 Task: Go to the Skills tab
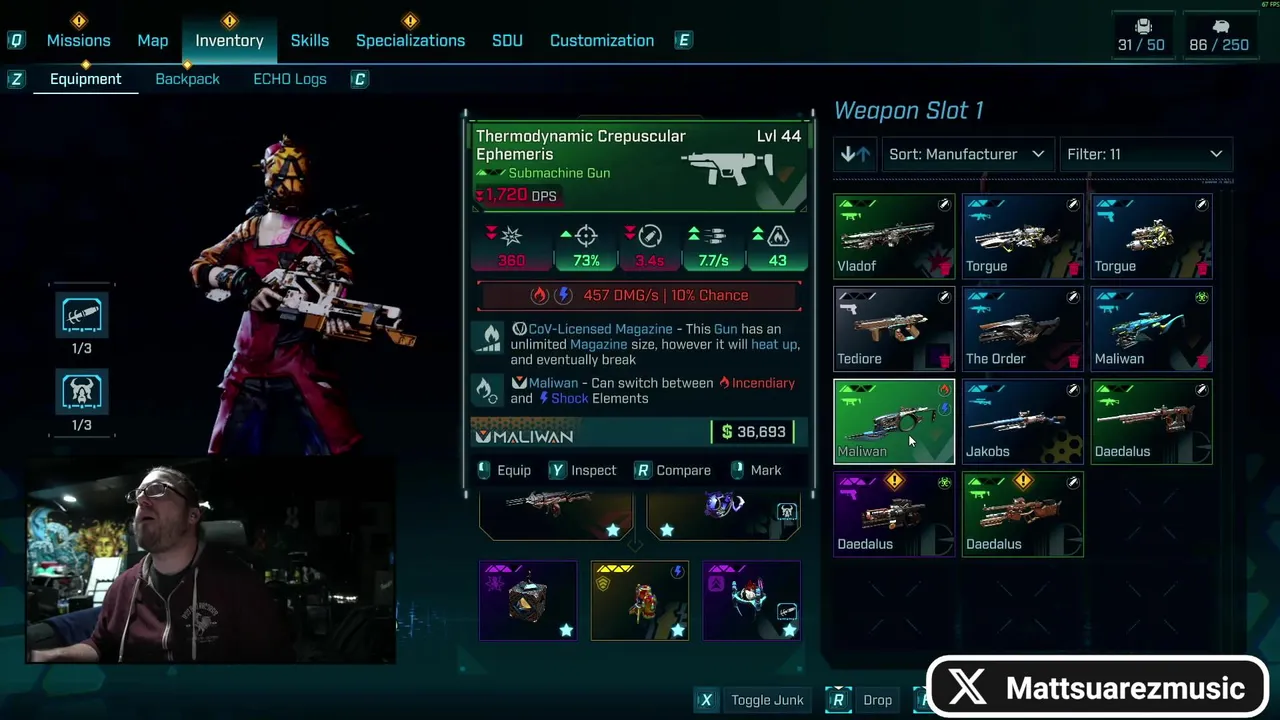pos(310,40)
